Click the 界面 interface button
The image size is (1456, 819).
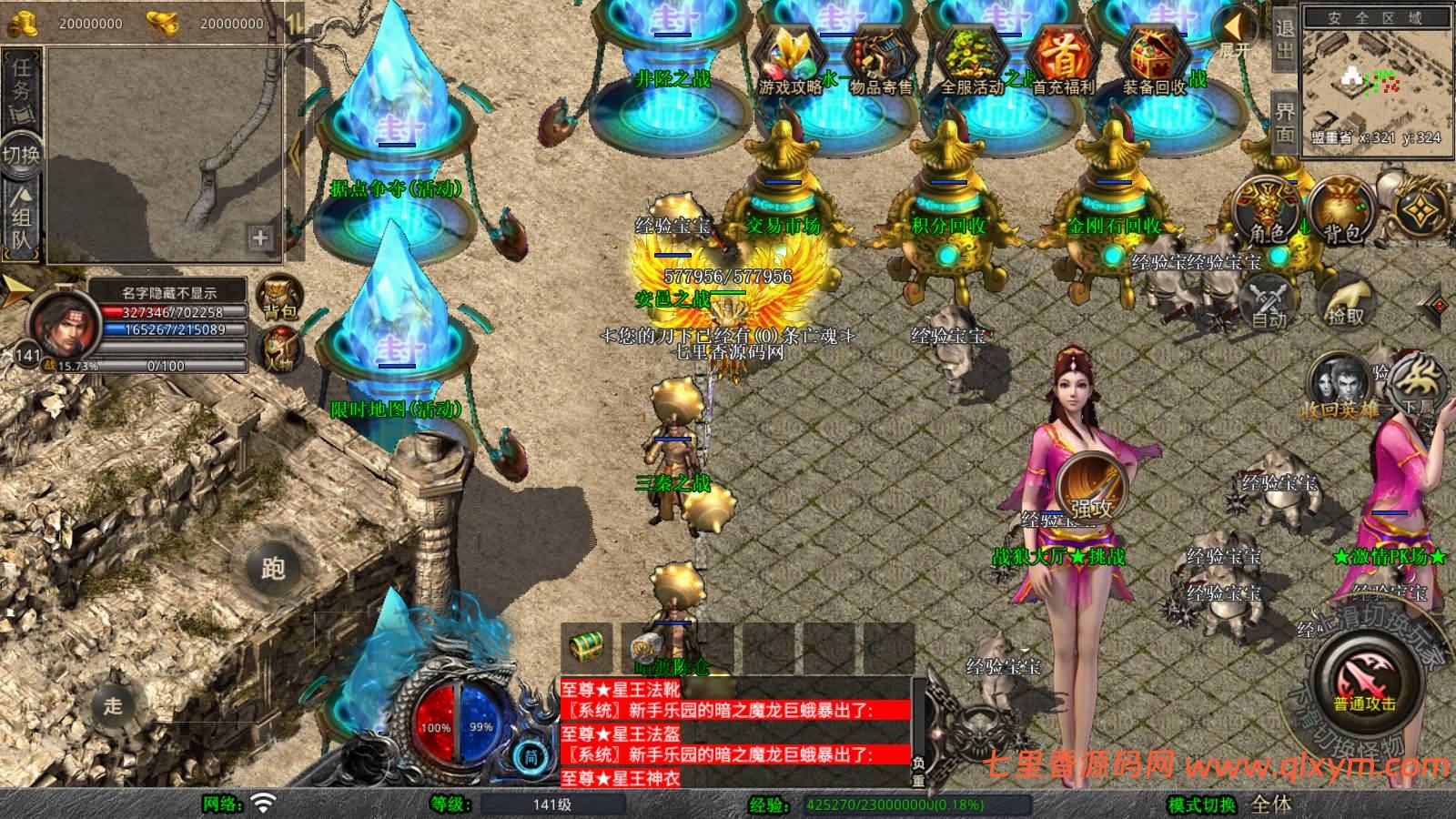pos(1284,123)
